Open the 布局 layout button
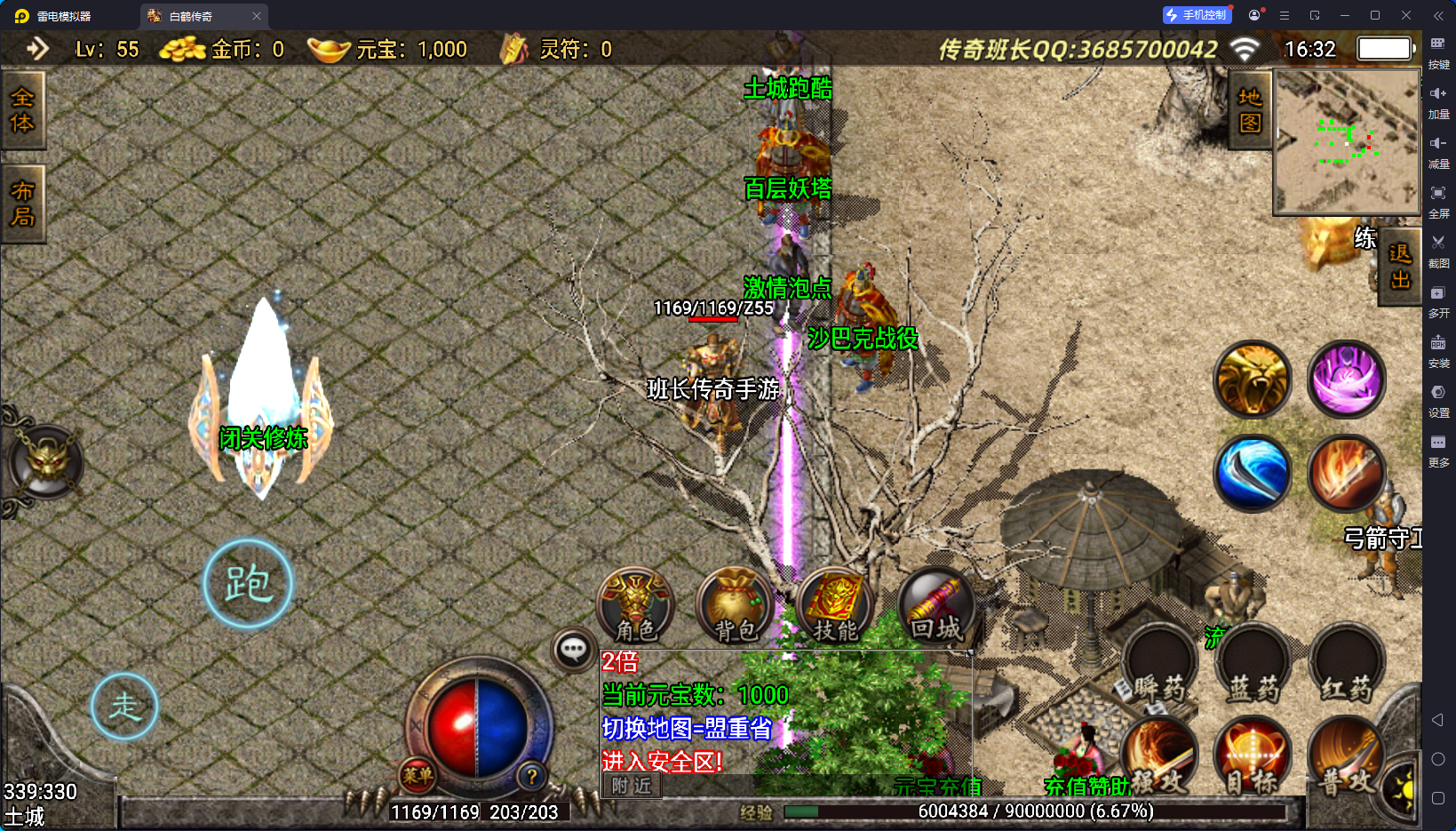This screenshot has height=831, width=1456. (x=22, y=204)
